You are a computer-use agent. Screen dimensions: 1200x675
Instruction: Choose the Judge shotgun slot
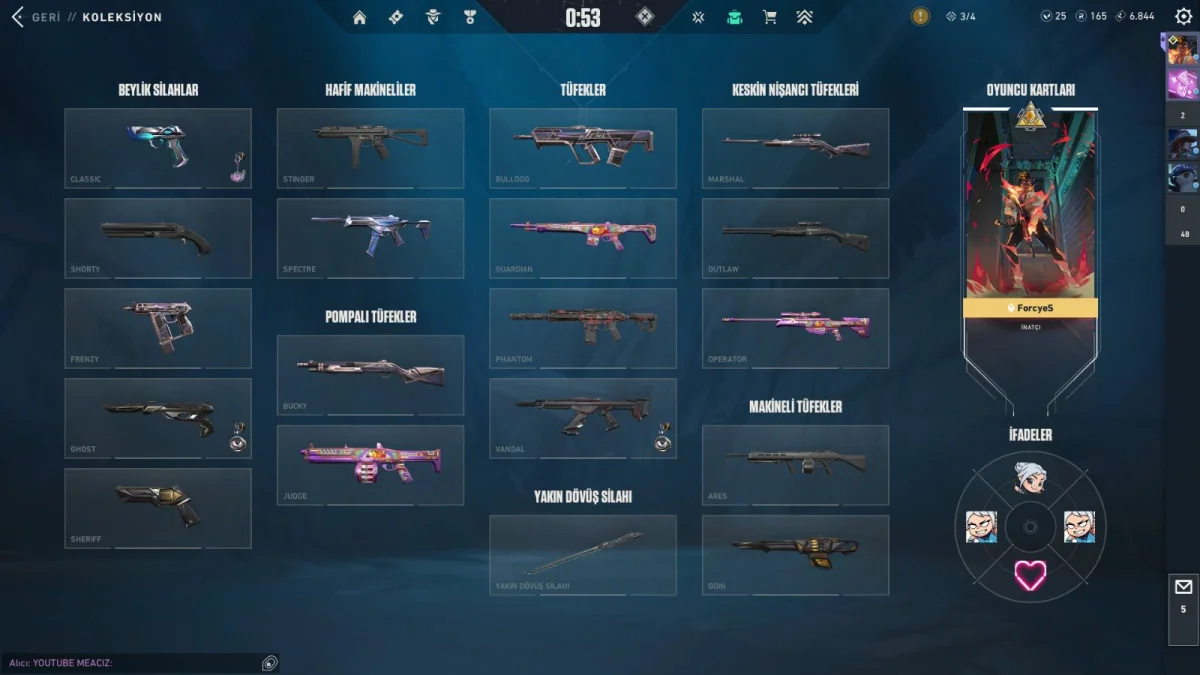pos(370,464)
